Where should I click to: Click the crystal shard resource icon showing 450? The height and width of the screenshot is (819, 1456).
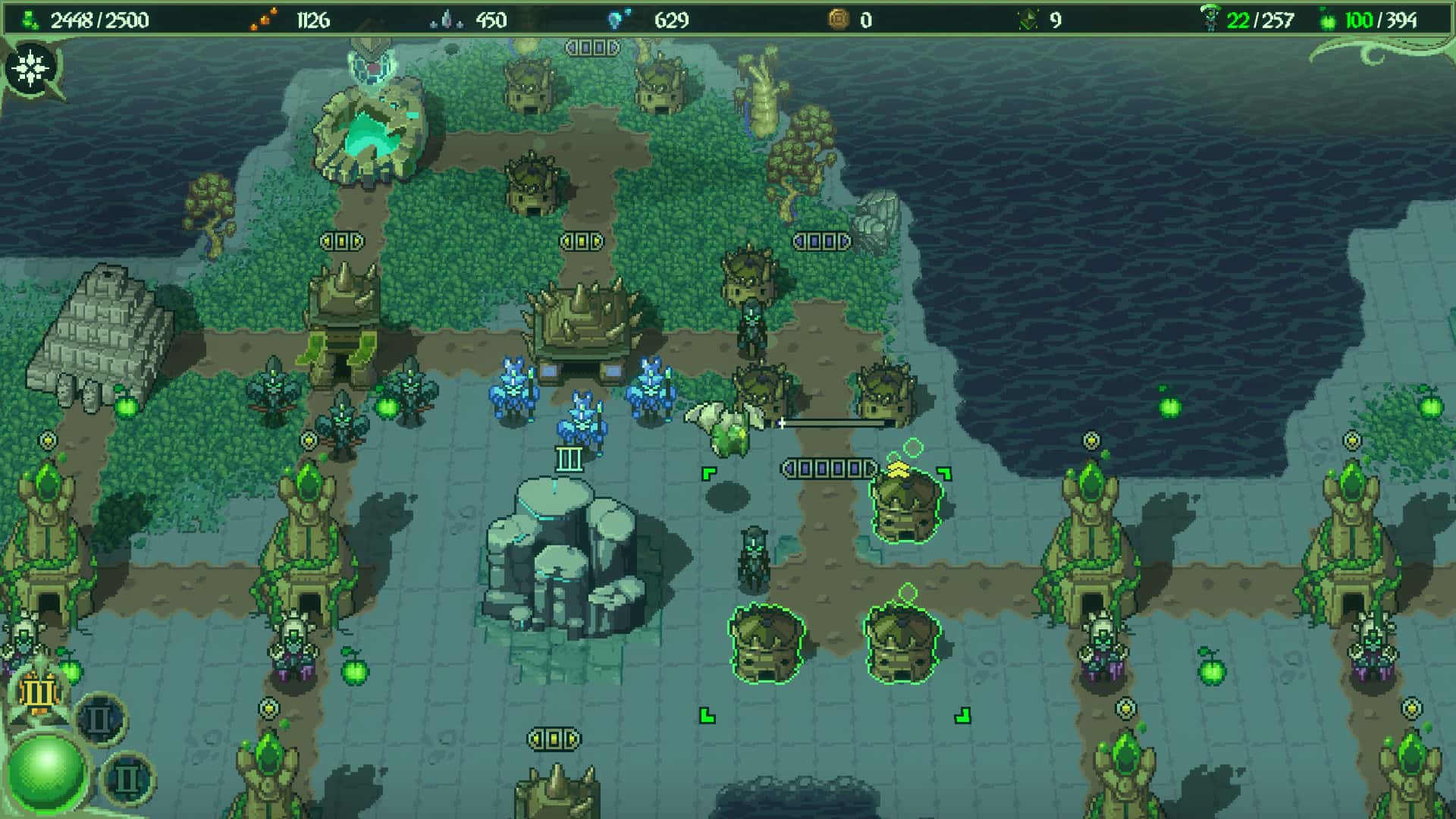pos(447,18)
